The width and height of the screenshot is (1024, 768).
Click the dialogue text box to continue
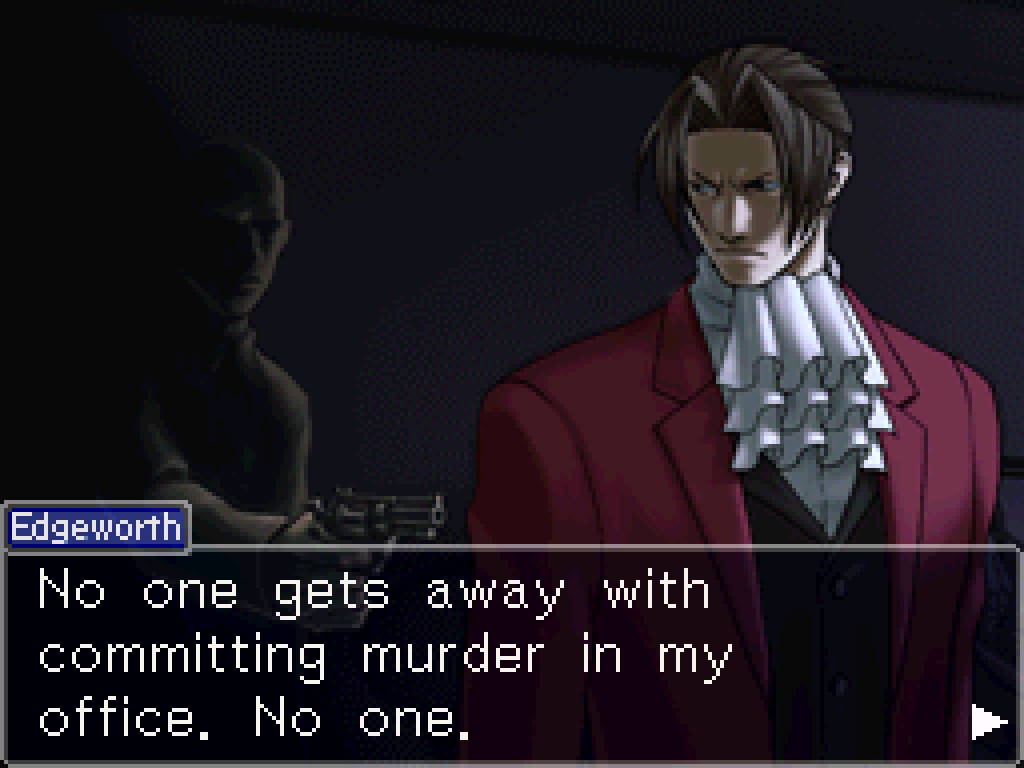[500, 655]
